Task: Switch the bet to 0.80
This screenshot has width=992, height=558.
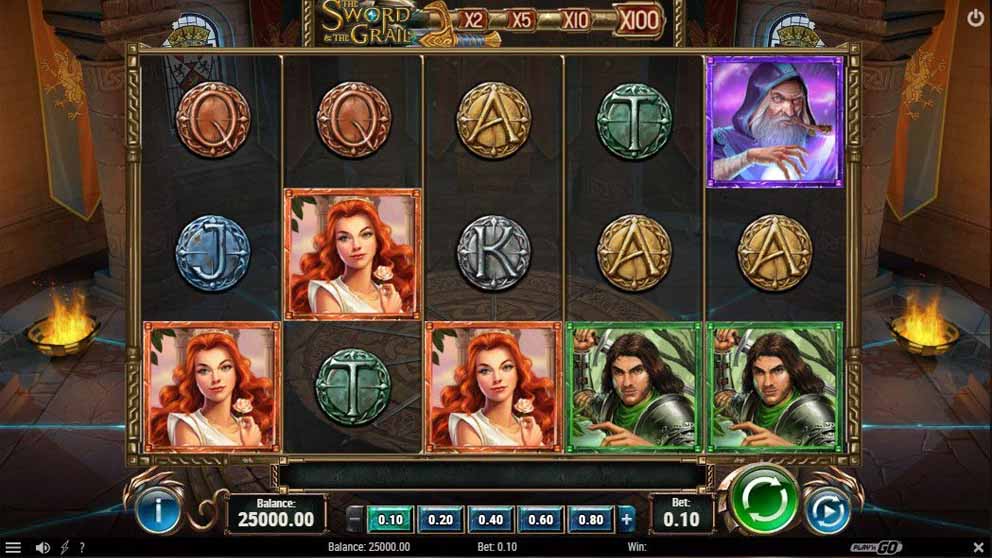Action: (590, 519)
